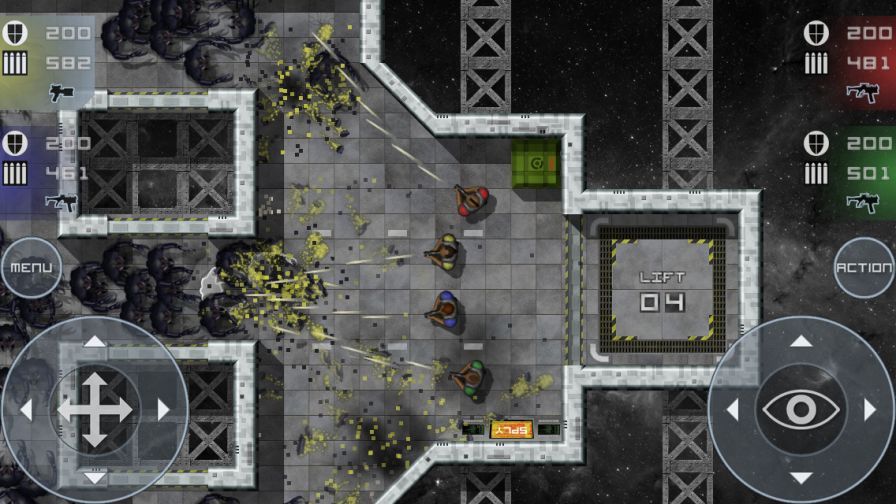
Task: Tap the movement pad's left arrow
Action: click(27, 410)
